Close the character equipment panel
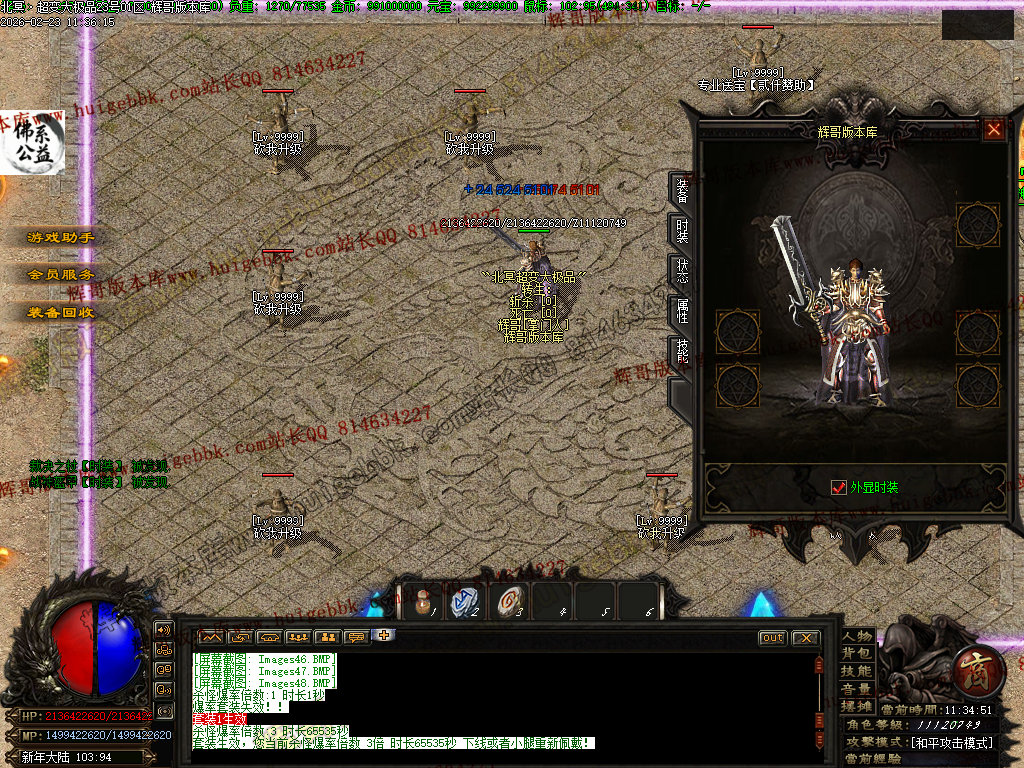 coord(993,129)
